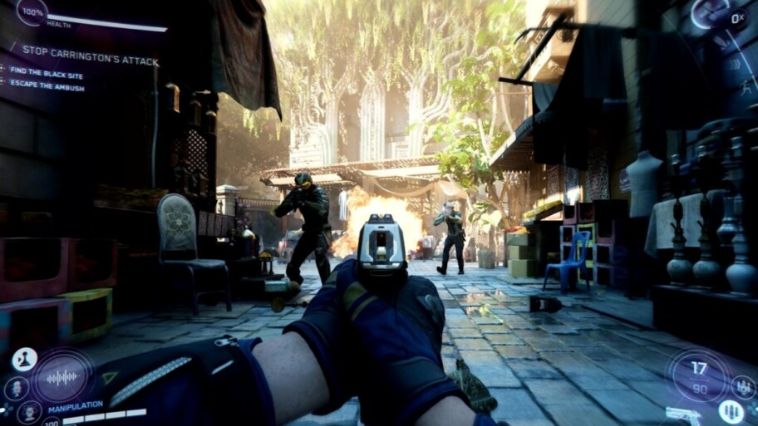Image resolution: width=758 pixels, height=426 pixels.
Task: Click the Escape the Ambush sub-objective
Action: point(48,86)
